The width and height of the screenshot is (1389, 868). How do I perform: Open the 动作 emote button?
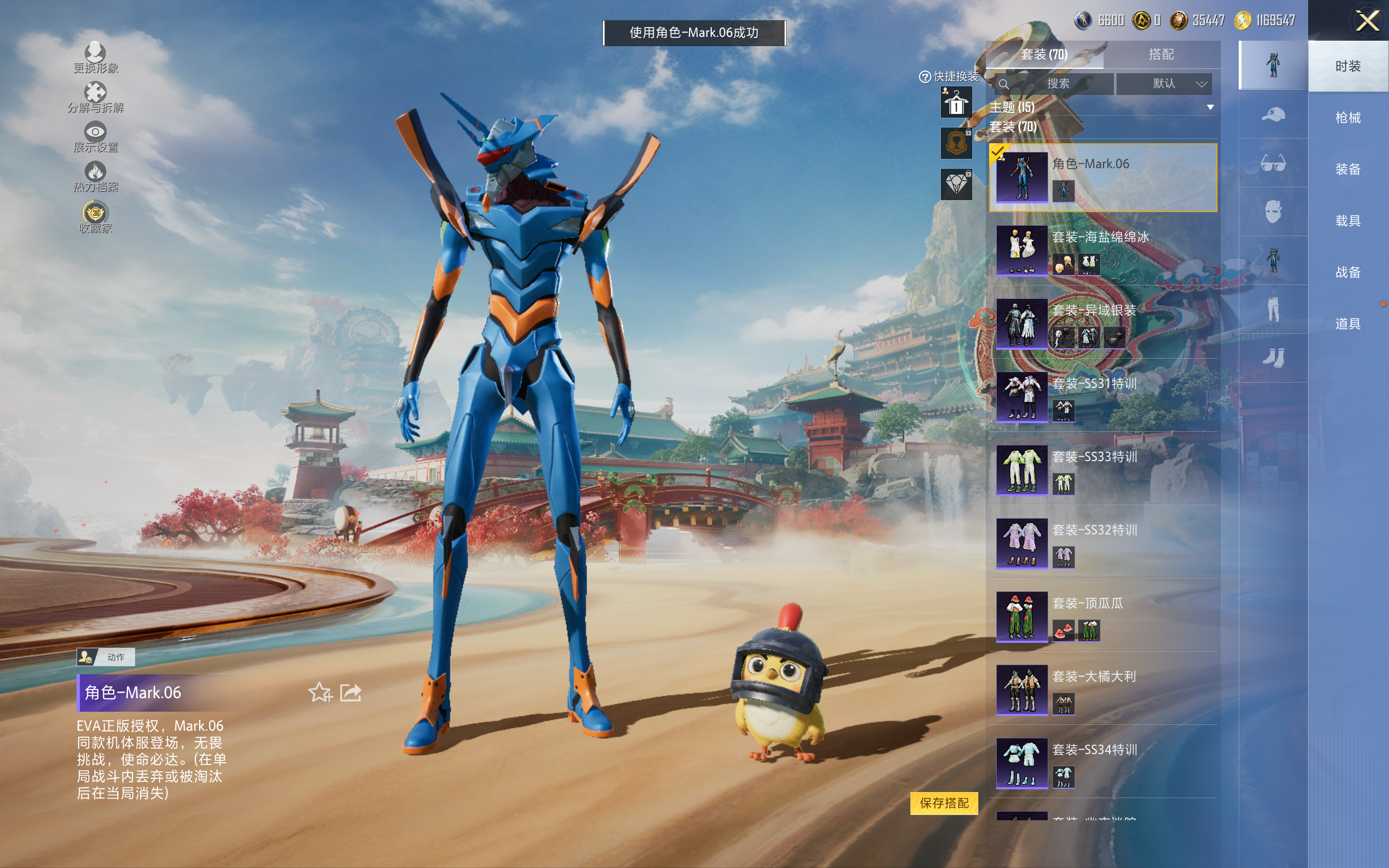[x=106, y=657]
